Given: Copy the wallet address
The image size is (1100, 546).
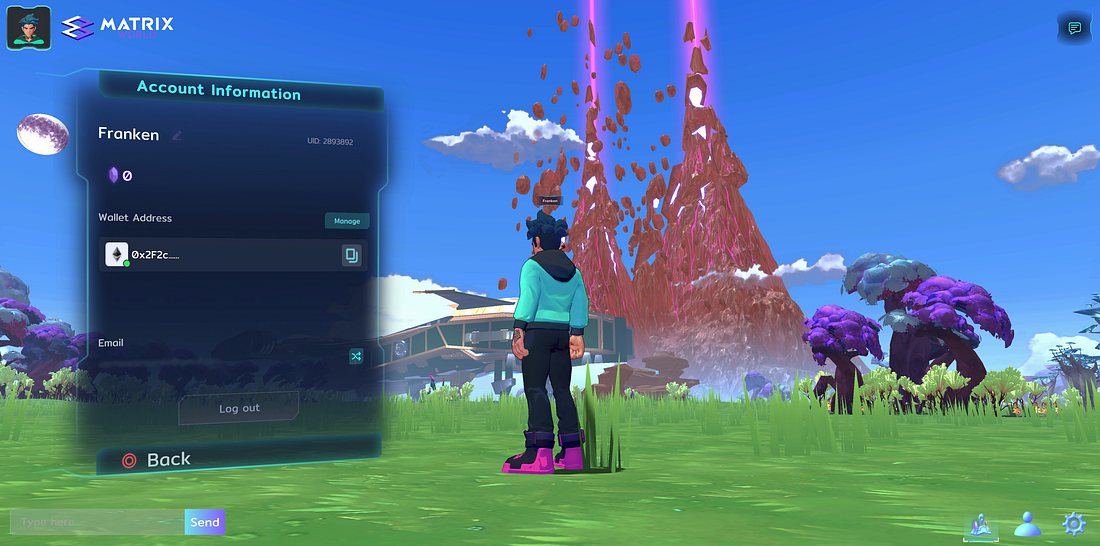Looking at the screenshot, I should point(351,256).
